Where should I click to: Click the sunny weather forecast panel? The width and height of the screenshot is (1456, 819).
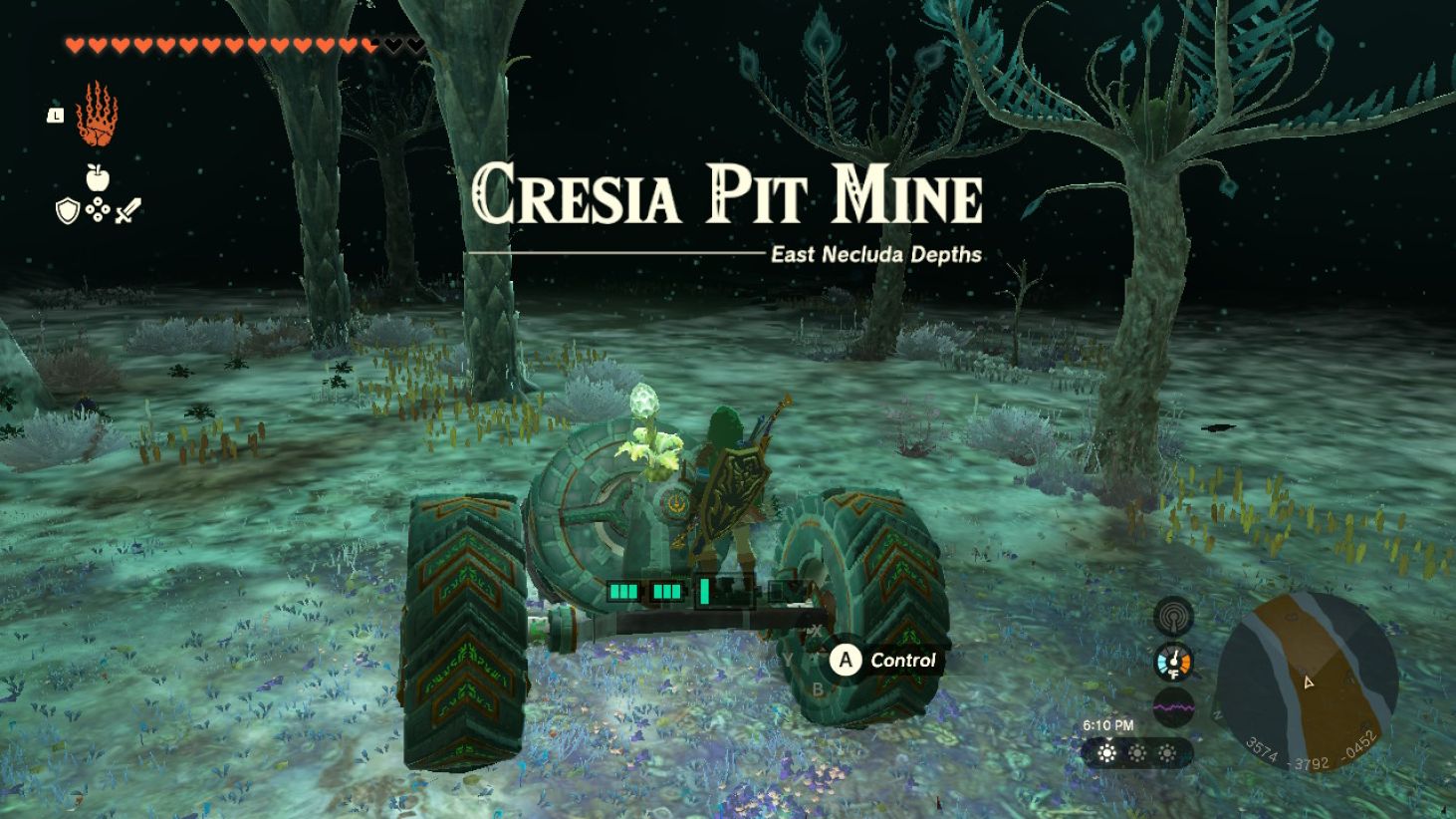point(1136,753)
